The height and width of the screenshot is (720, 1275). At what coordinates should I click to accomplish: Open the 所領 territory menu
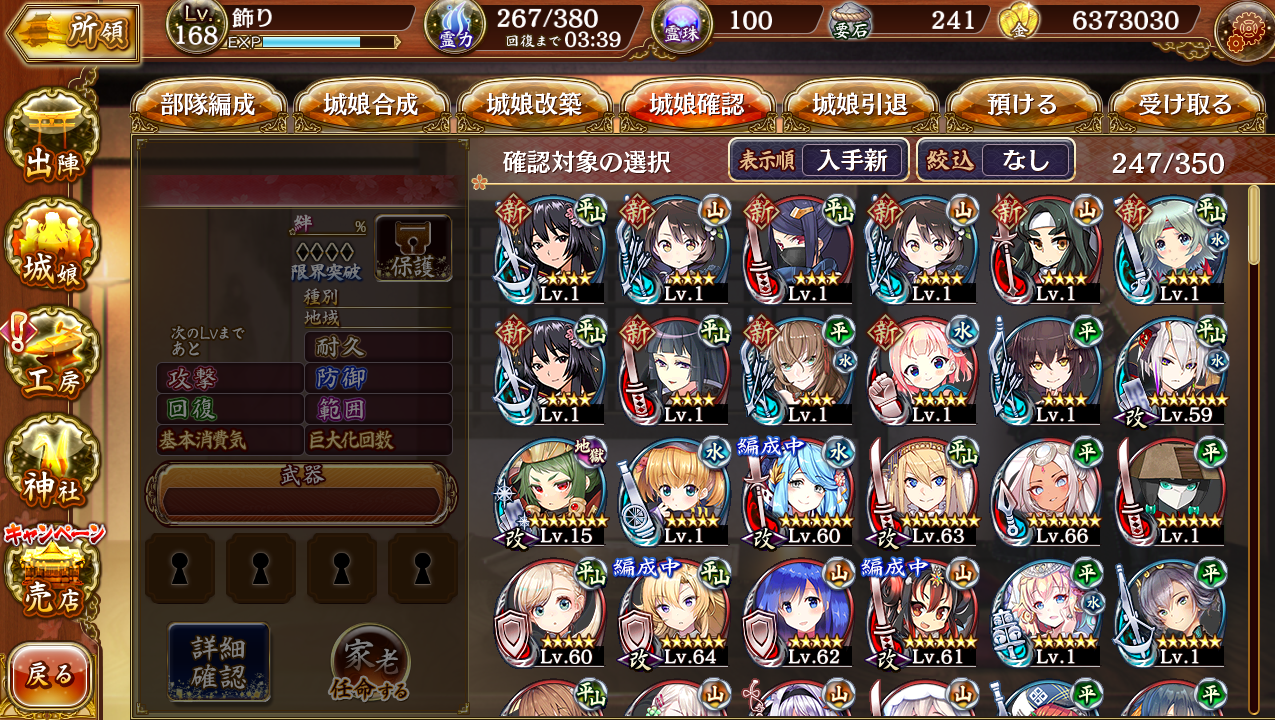[x=72, y=32]
